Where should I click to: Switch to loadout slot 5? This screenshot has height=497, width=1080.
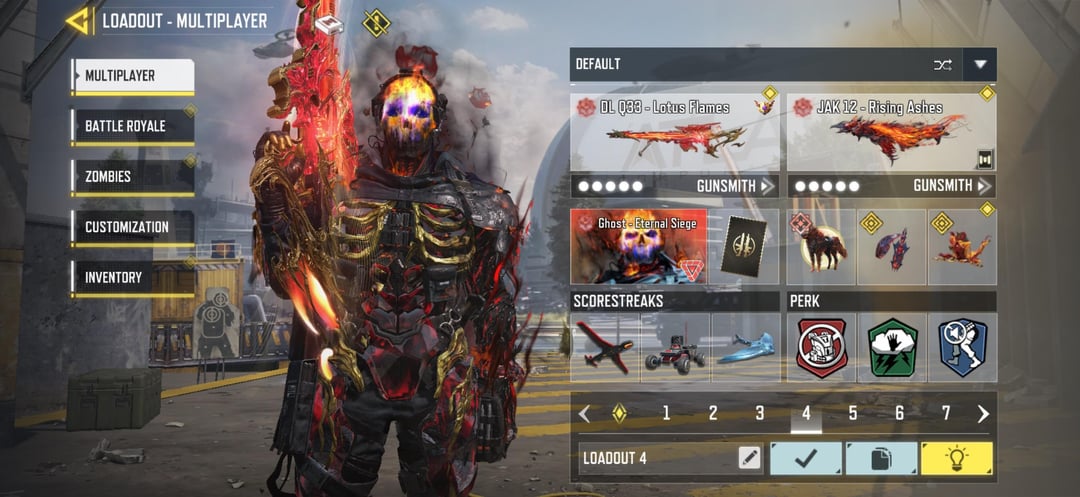[853, 413]
